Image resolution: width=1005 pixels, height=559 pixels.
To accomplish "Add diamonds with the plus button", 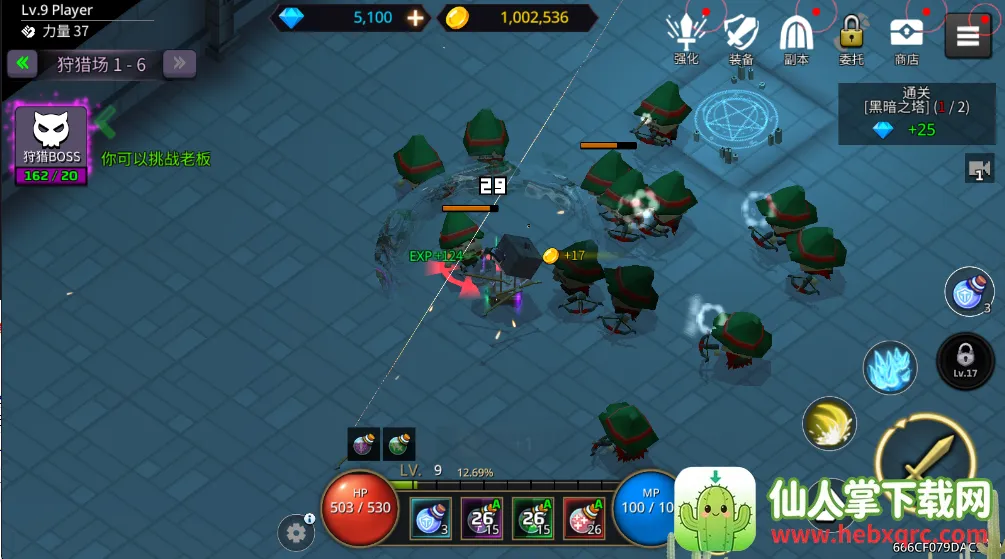I will (416, 18).
